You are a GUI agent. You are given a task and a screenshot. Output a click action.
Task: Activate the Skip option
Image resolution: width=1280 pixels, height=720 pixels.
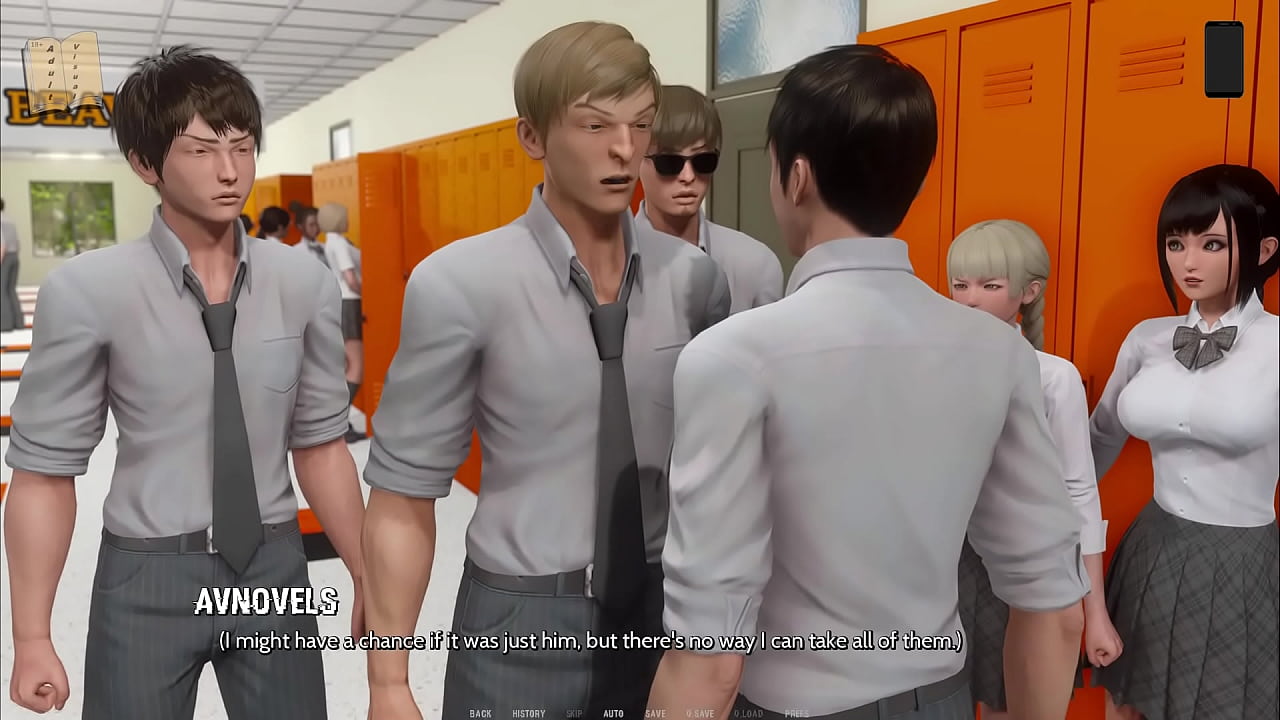(574, 714)
